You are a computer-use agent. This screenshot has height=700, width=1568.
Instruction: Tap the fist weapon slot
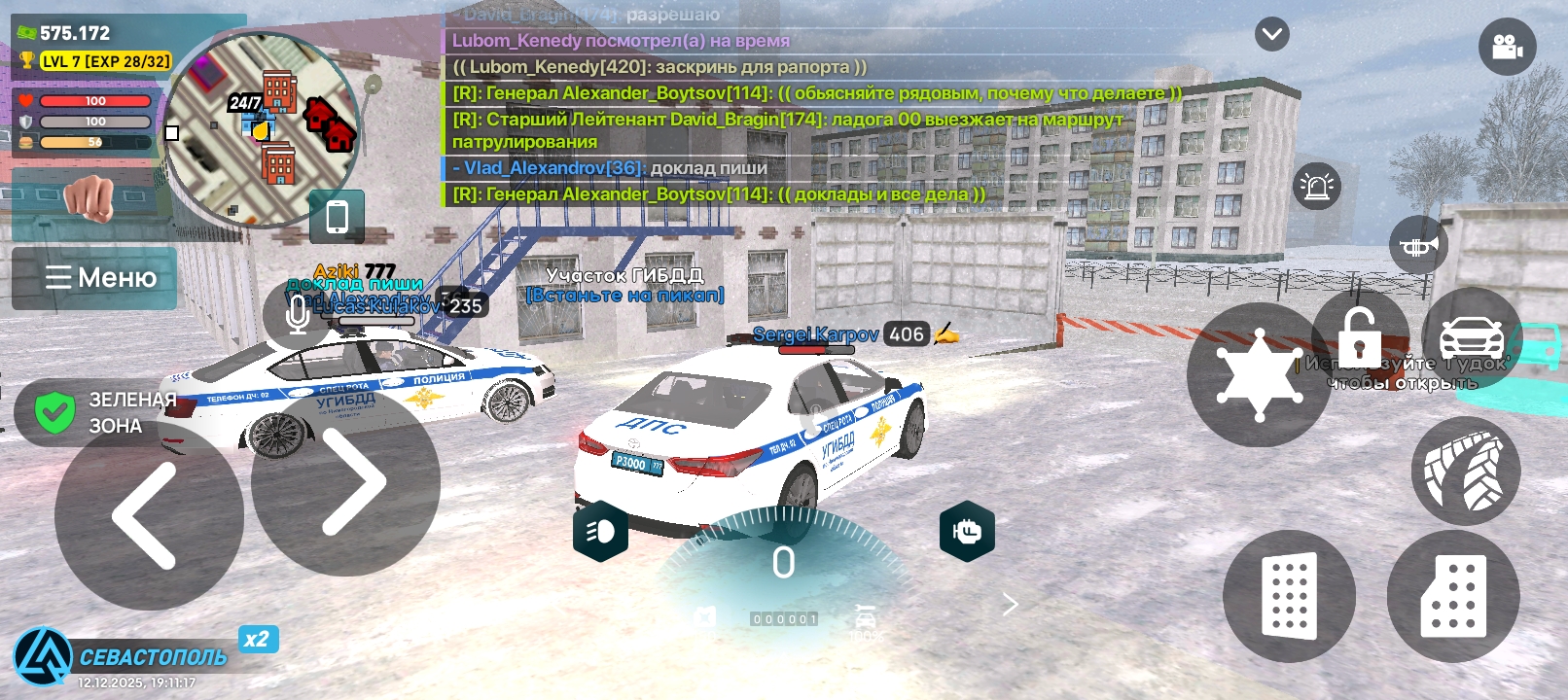(x=89, y=197)
